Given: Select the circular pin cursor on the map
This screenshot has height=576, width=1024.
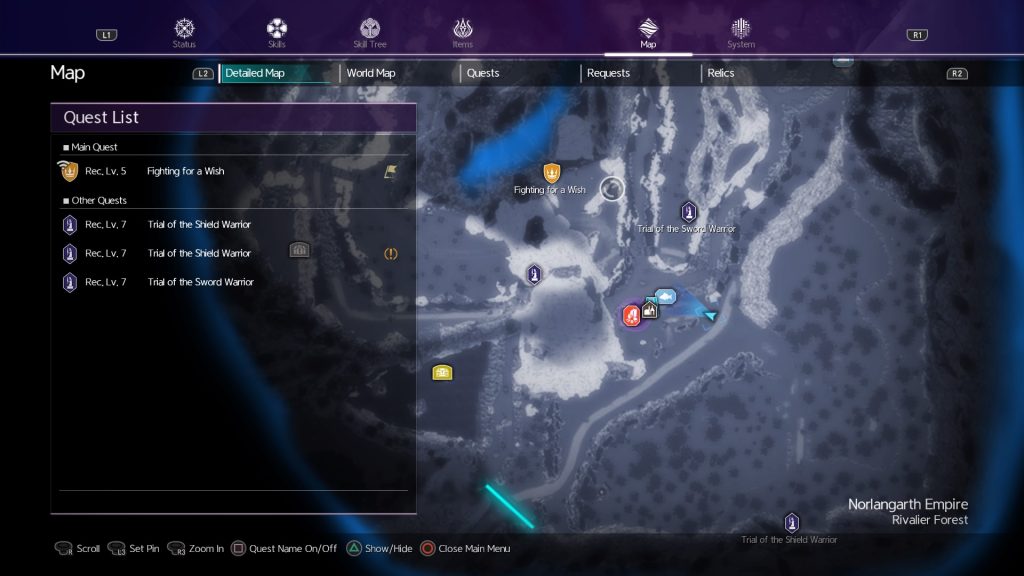Looking at the screenshot, I should click(612, 188).
